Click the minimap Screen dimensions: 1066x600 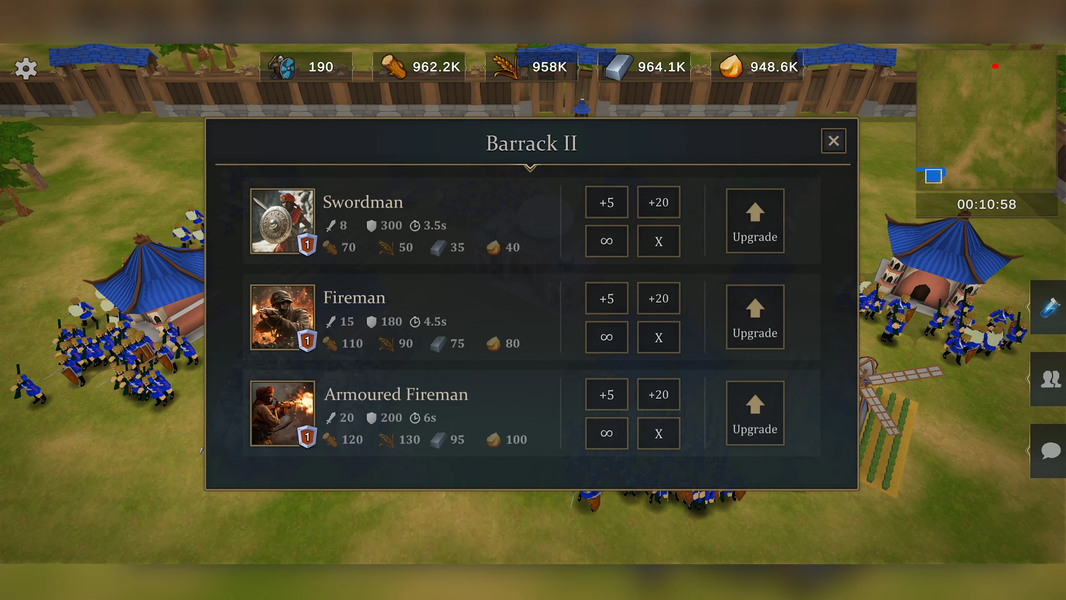[986, 121]
